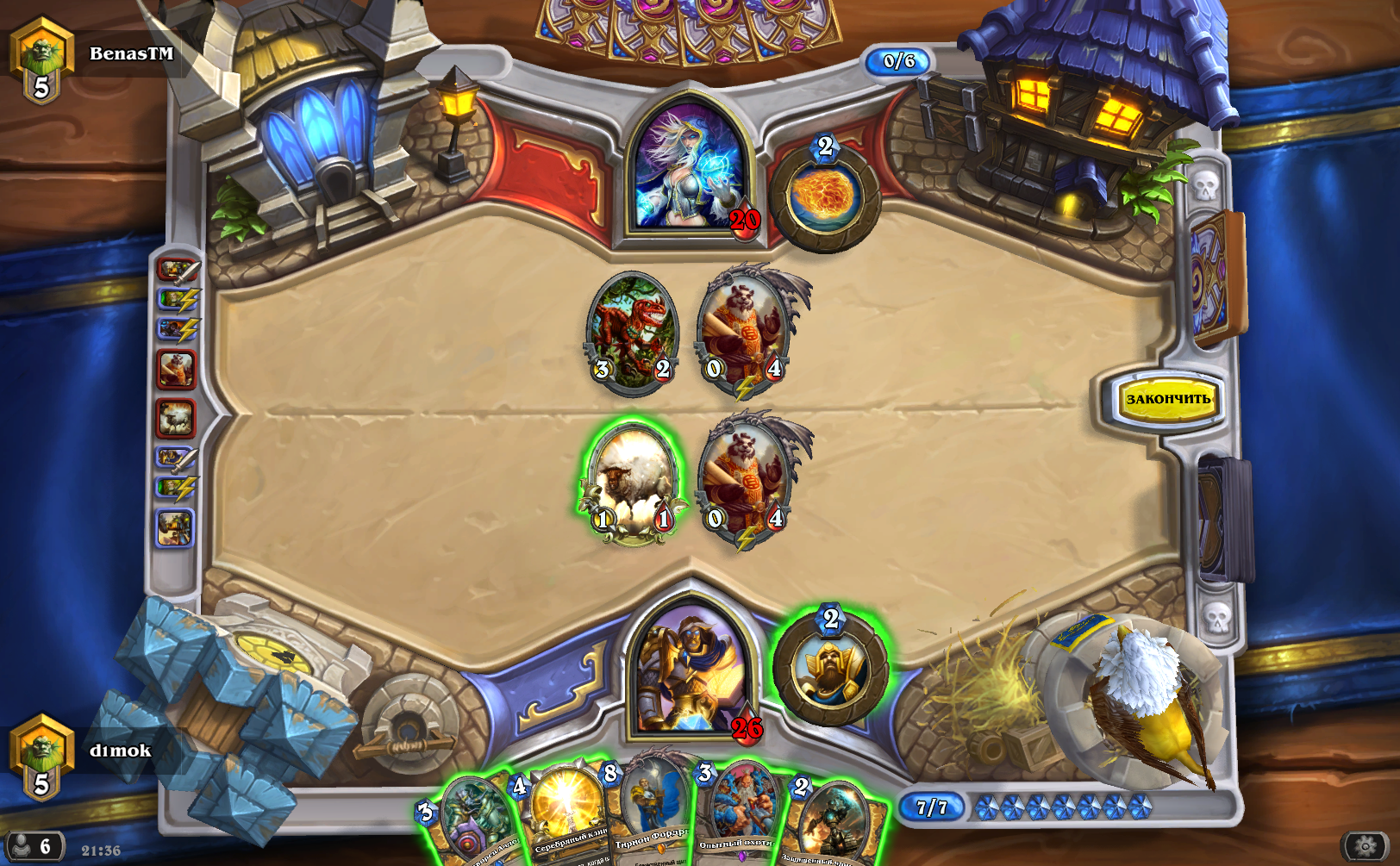
Task: Inspect the pandaren tile in the history bar
Action: pyautogui.click(x=176, y=370)
